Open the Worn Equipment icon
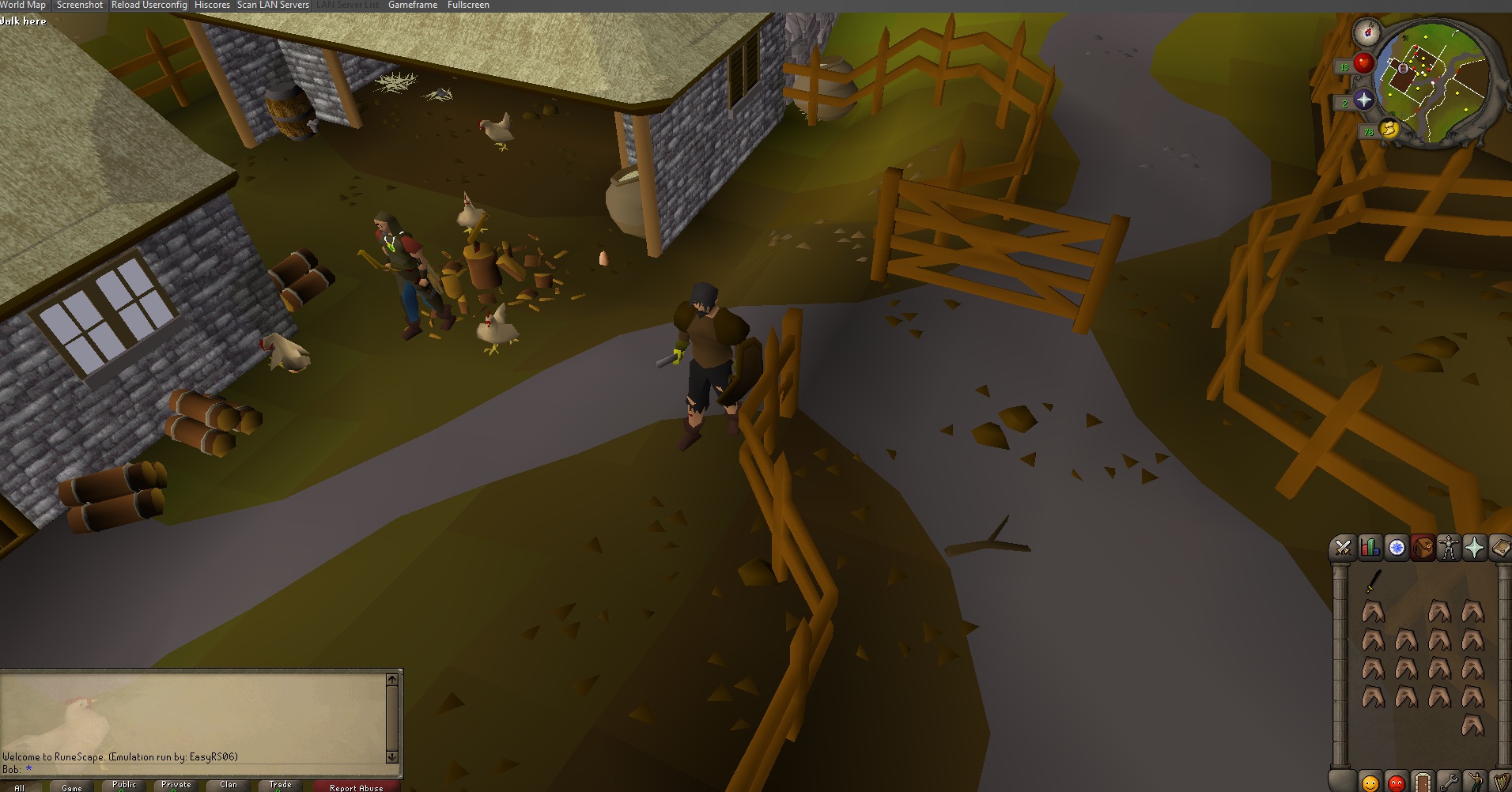 (x=1450, y=547)
